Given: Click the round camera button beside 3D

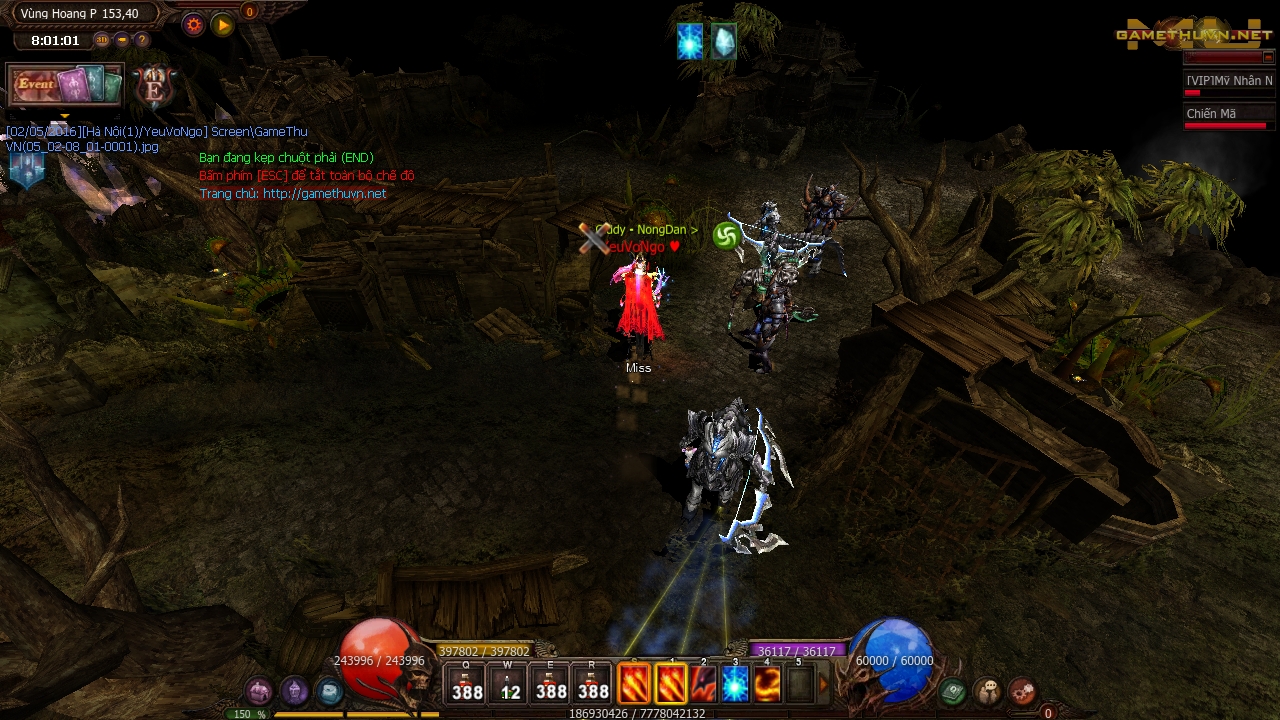Looking at the screenshot, I should pyautogui.click(x=122, y=40).
